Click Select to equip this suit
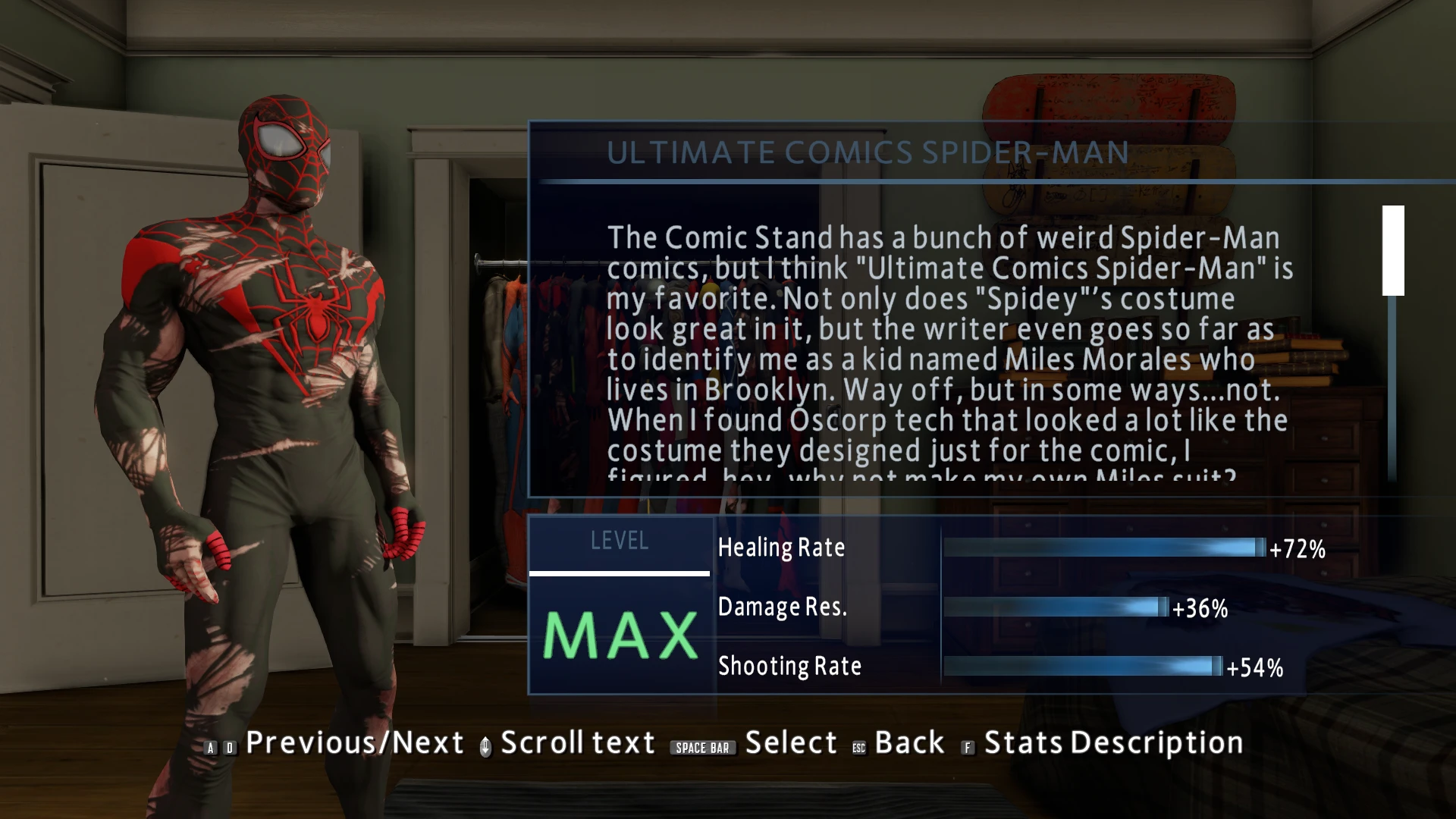This screenshot has height=819, width=1456. (x=791, y=742)
